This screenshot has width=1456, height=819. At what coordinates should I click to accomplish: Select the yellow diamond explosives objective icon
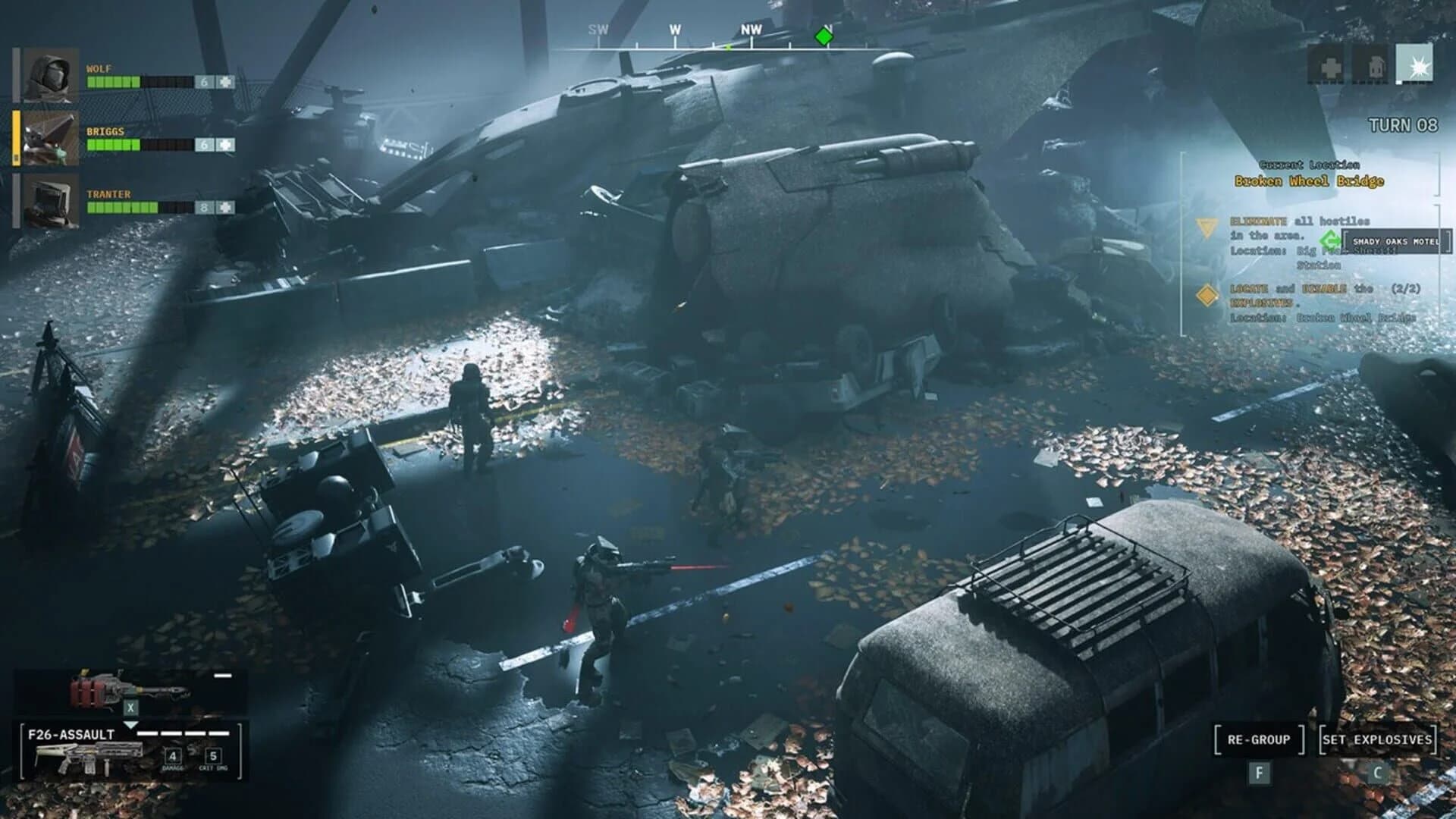(1207, 295)
